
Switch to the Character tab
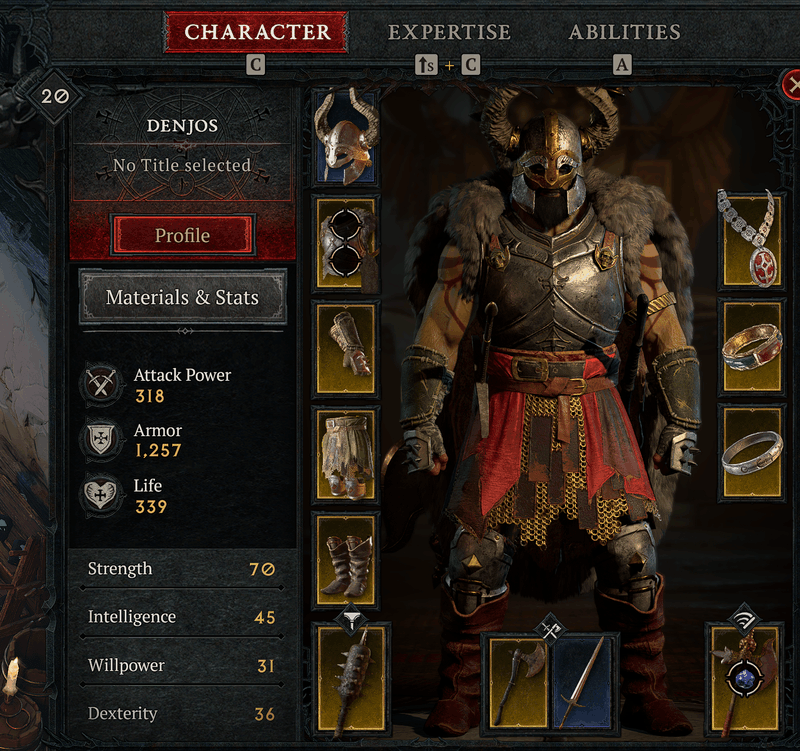click(x=256, y=32)
